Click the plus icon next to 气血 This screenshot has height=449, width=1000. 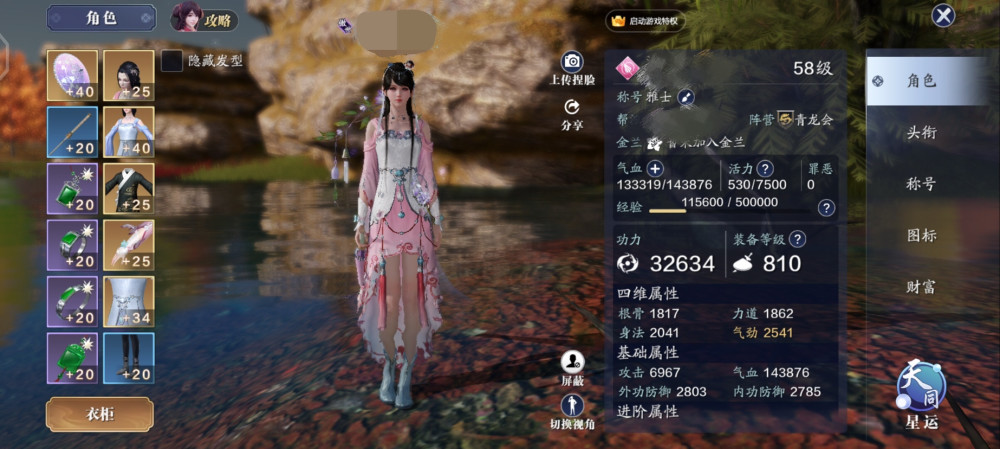point(655,168)
